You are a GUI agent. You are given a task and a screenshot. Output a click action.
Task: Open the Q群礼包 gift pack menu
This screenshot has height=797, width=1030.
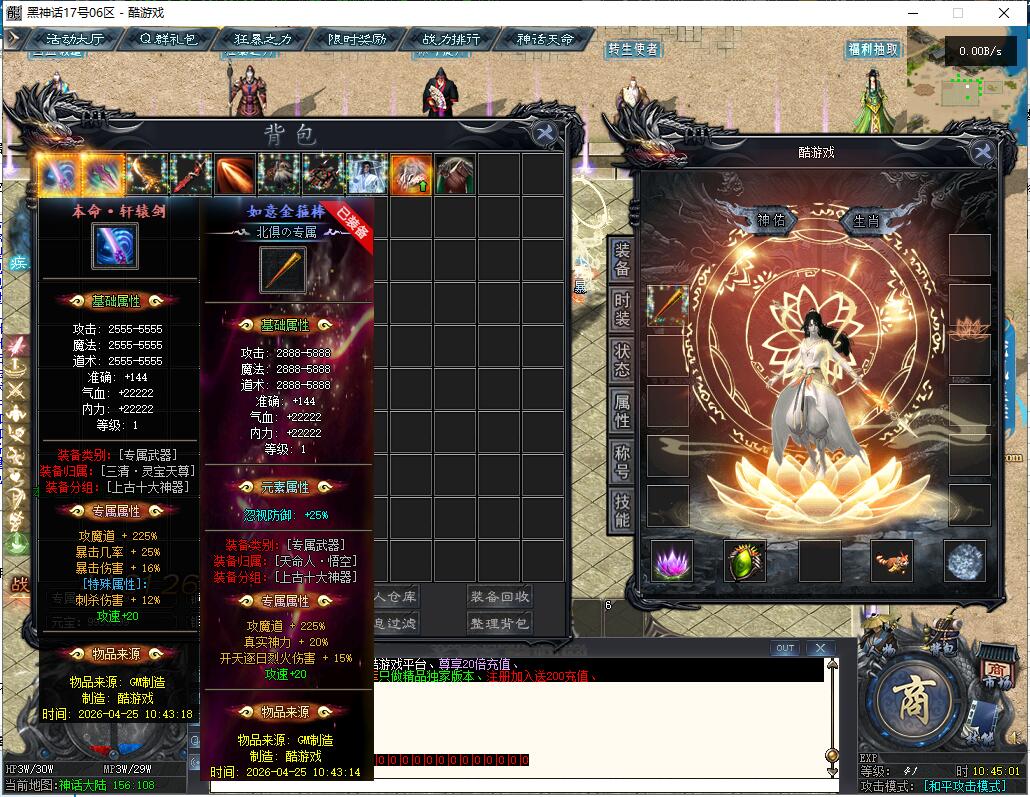(x=167, y=39)
